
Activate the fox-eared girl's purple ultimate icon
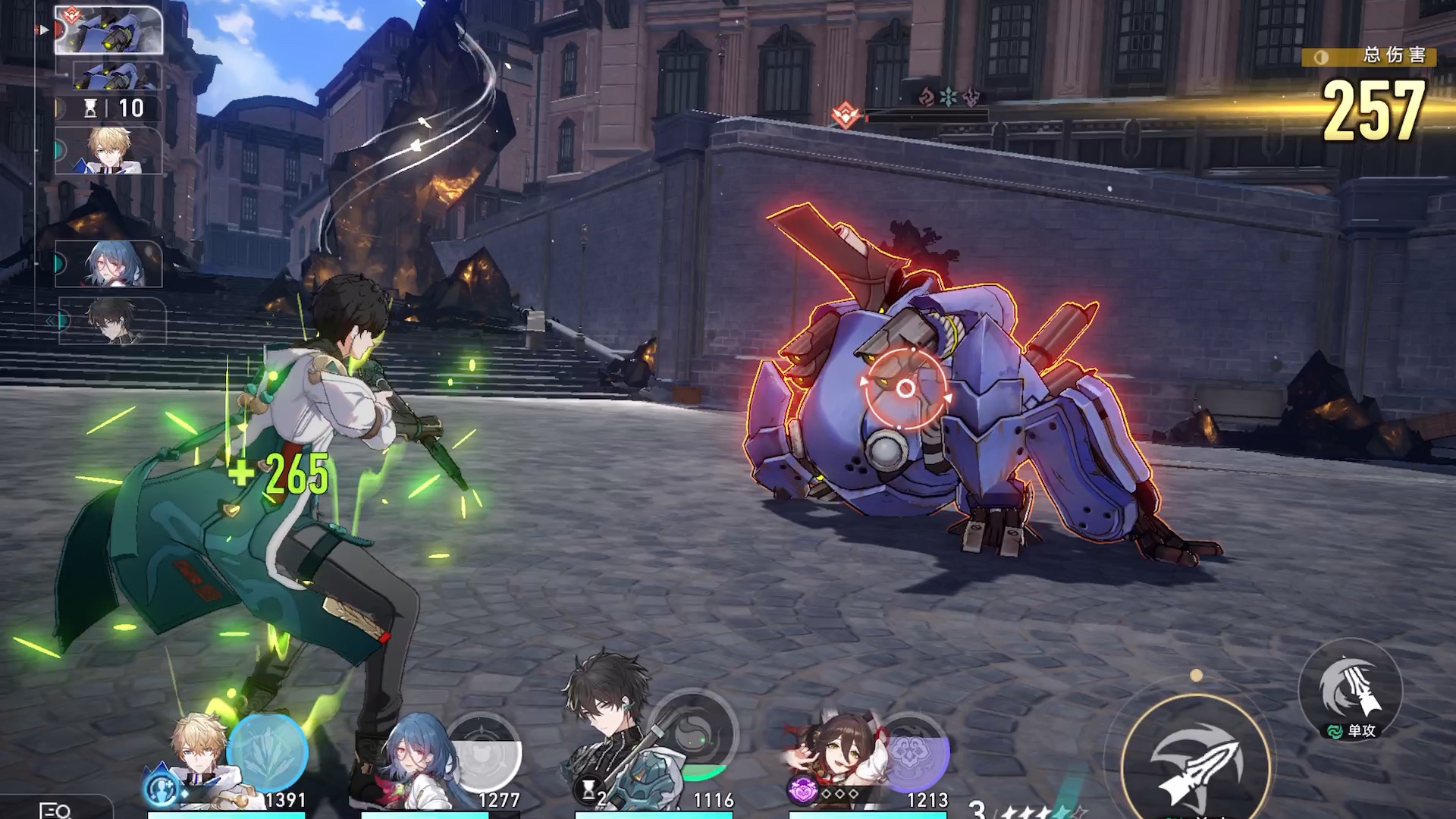click(x=914, y=752)
